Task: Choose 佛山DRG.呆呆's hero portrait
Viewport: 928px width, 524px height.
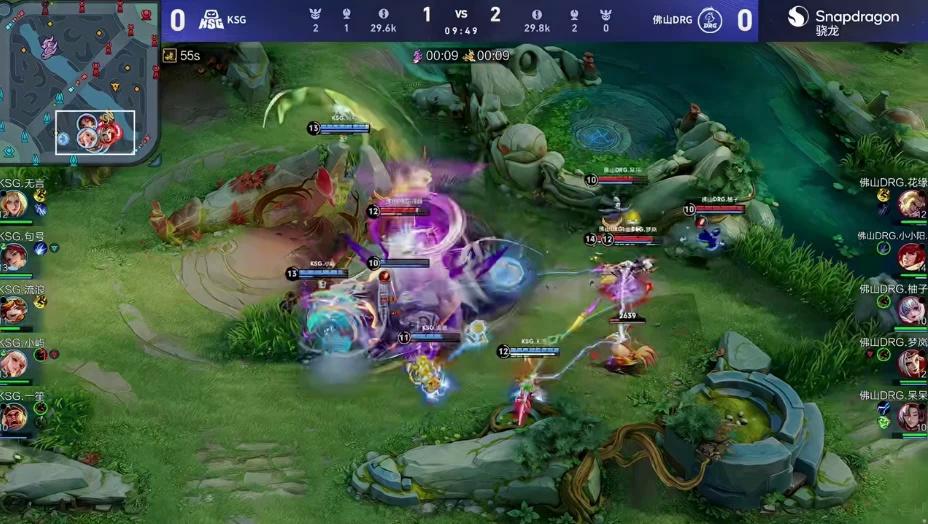Action: (x=912, y=416)
